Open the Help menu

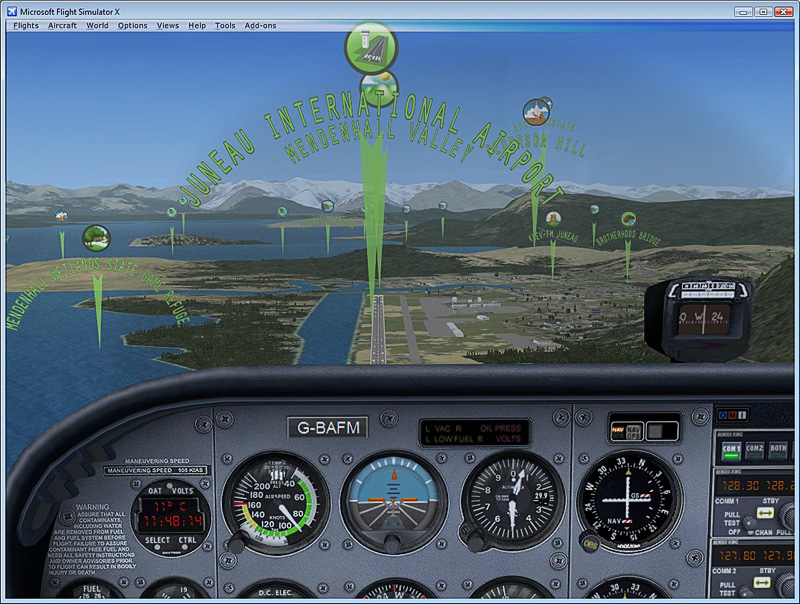(197, 25)
